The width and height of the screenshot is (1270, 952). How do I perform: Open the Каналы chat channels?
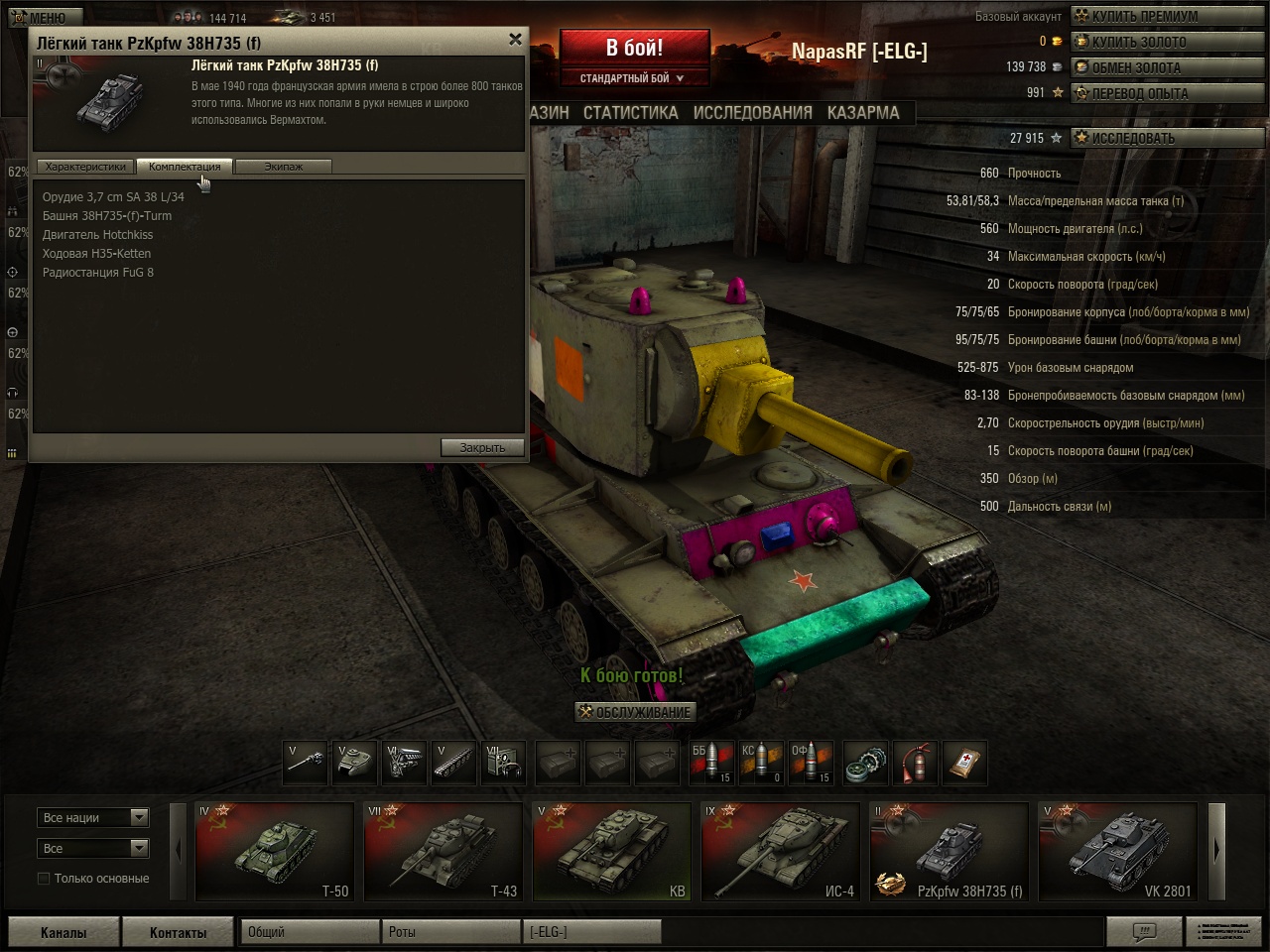click(x=63, y=932)
